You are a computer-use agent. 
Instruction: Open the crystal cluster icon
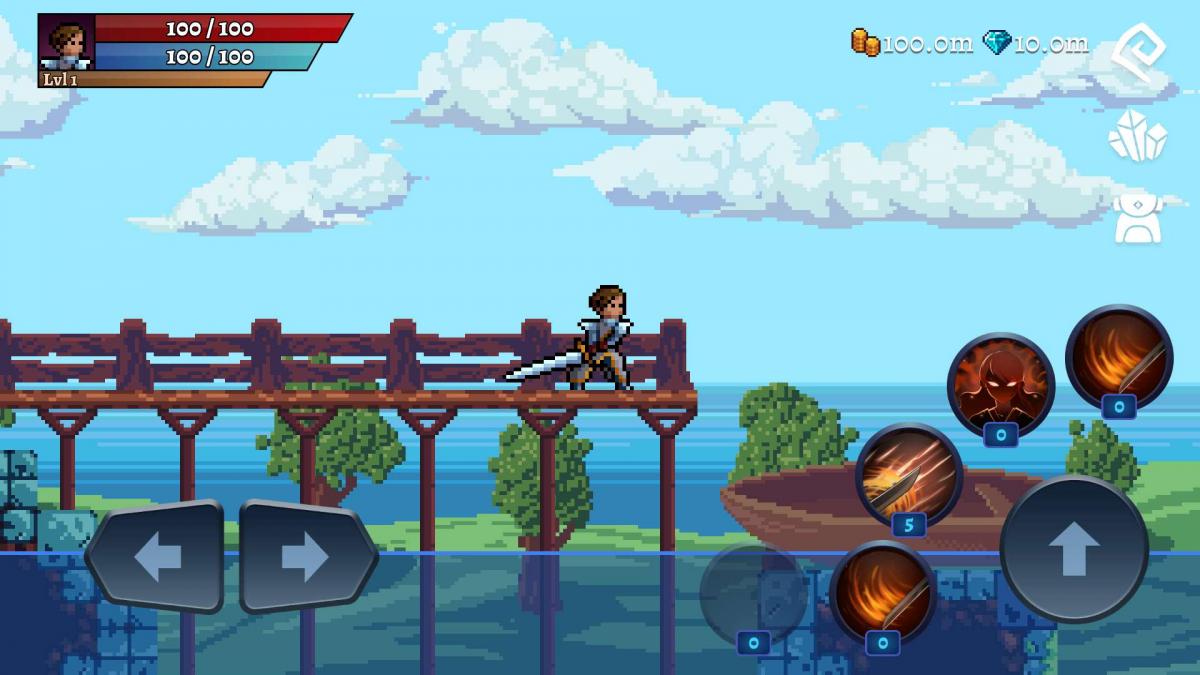click(1138, 135)
